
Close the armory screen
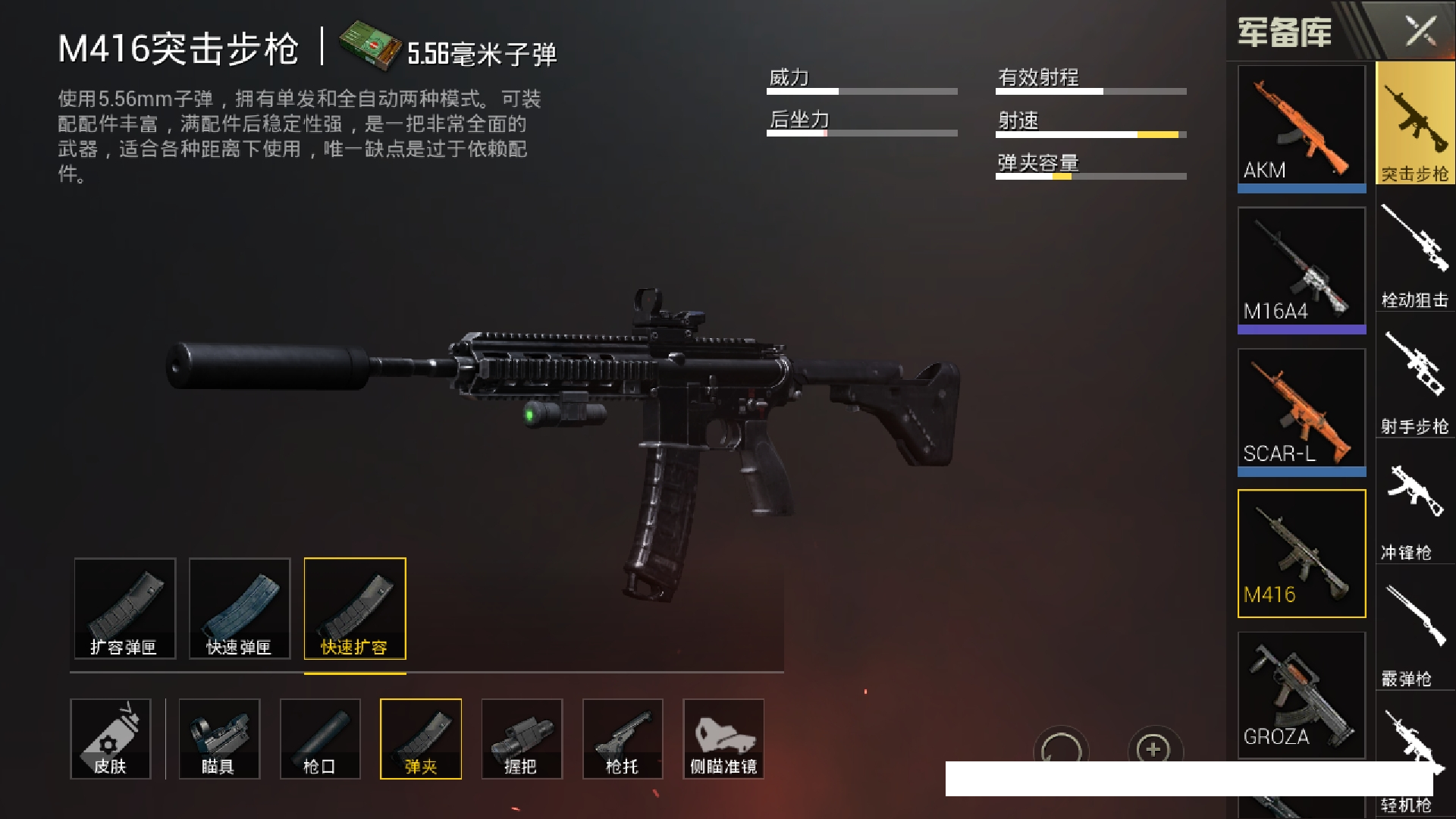tap(1420, 32)
